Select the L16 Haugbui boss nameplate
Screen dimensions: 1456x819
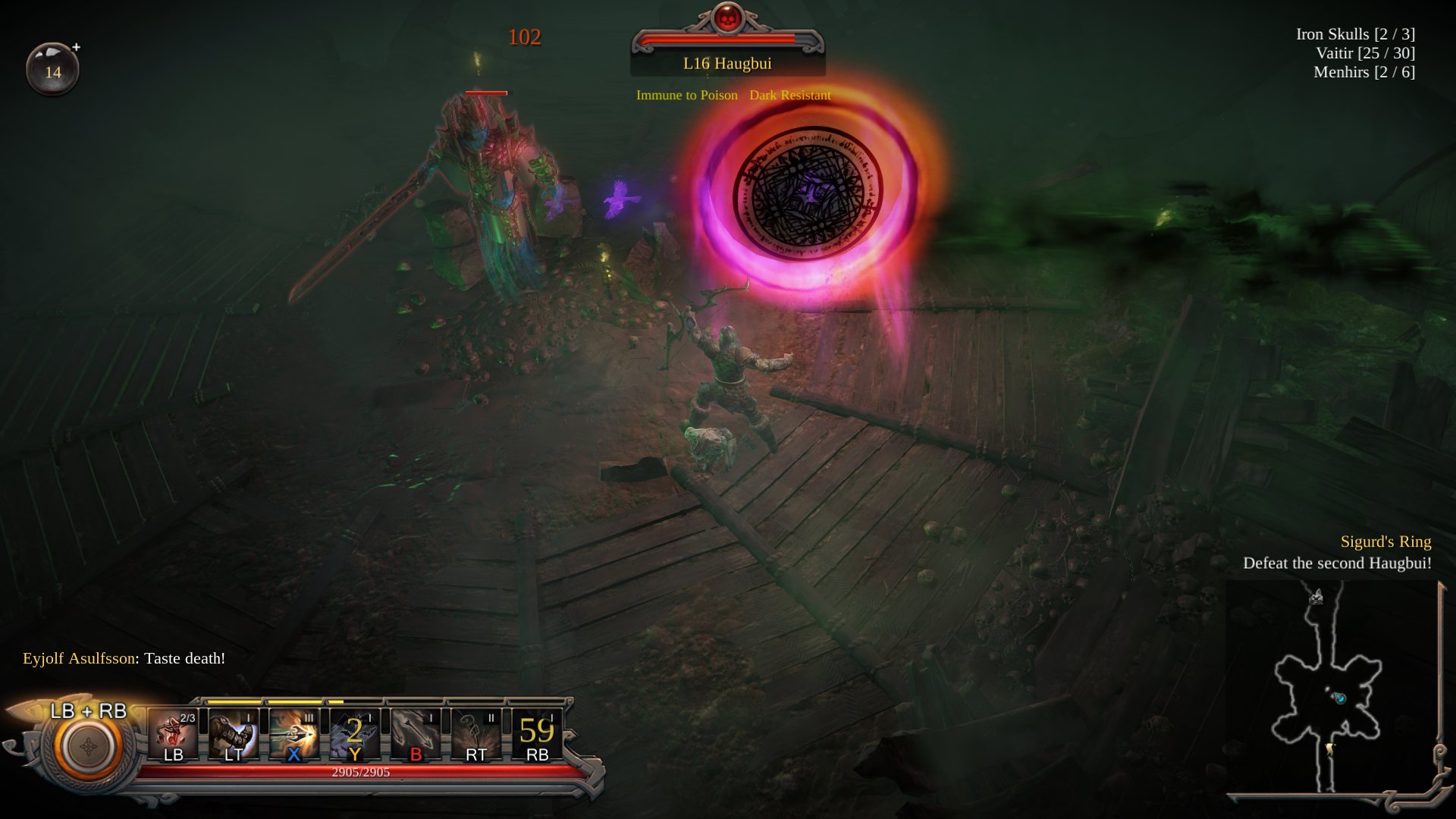coord(727,64)
